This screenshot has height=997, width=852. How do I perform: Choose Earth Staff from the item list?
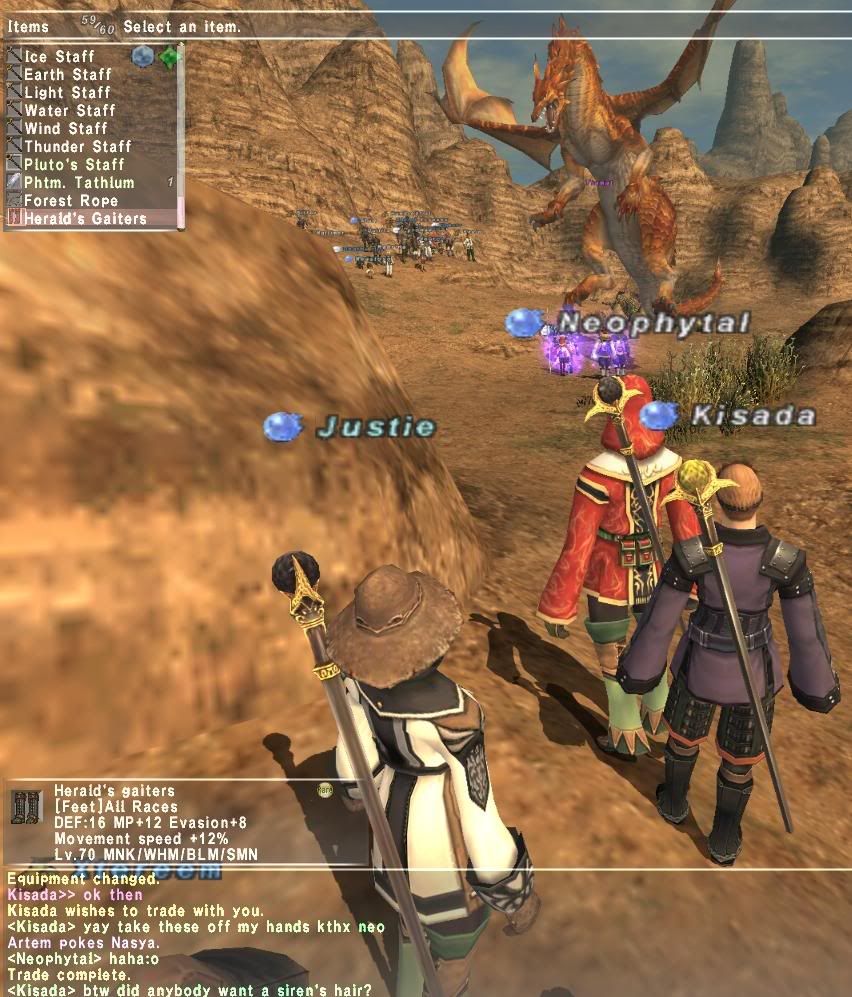tap(68, 74)
